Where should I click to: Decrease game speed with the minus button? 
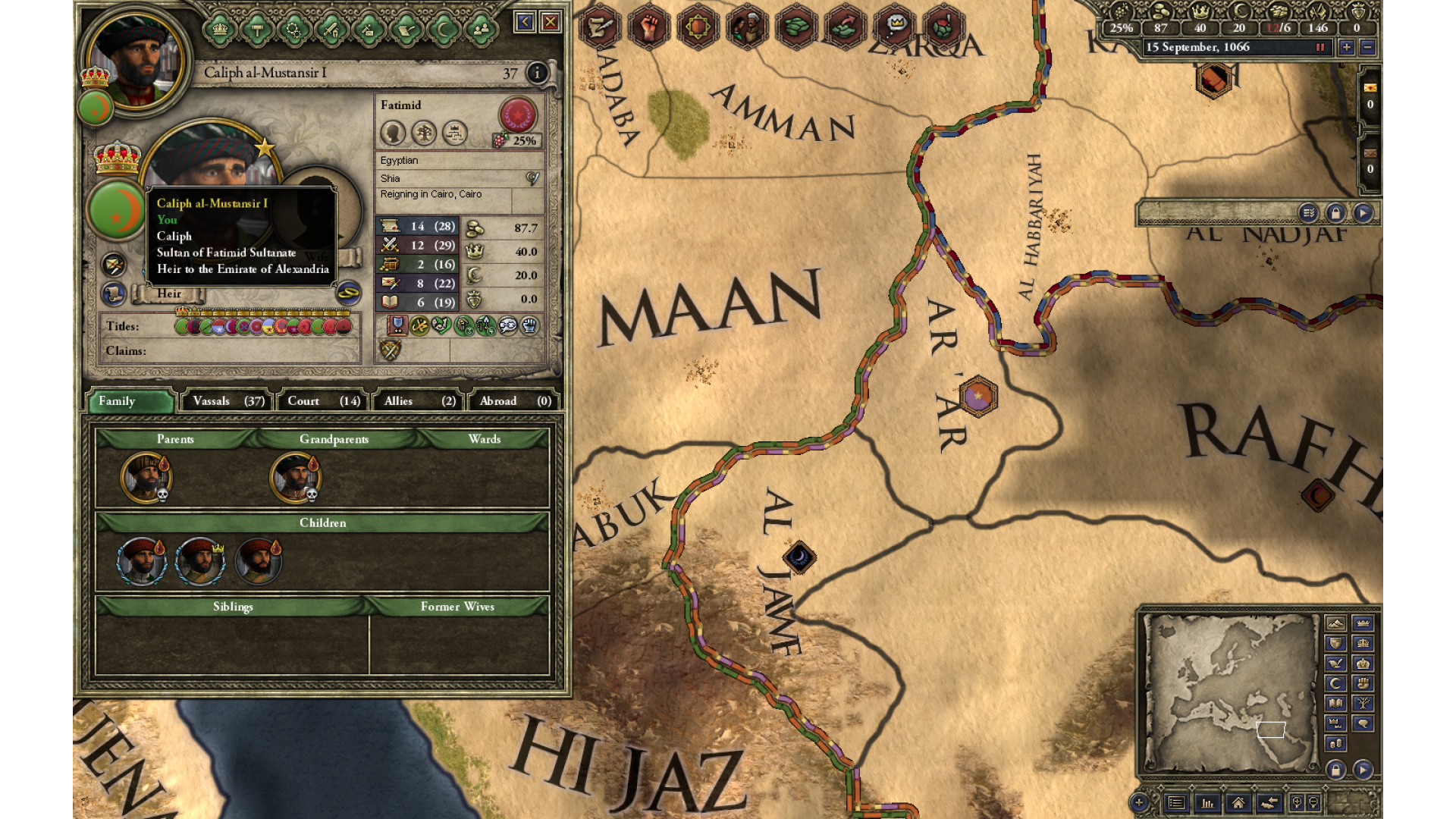click(x=1367, y=47)
